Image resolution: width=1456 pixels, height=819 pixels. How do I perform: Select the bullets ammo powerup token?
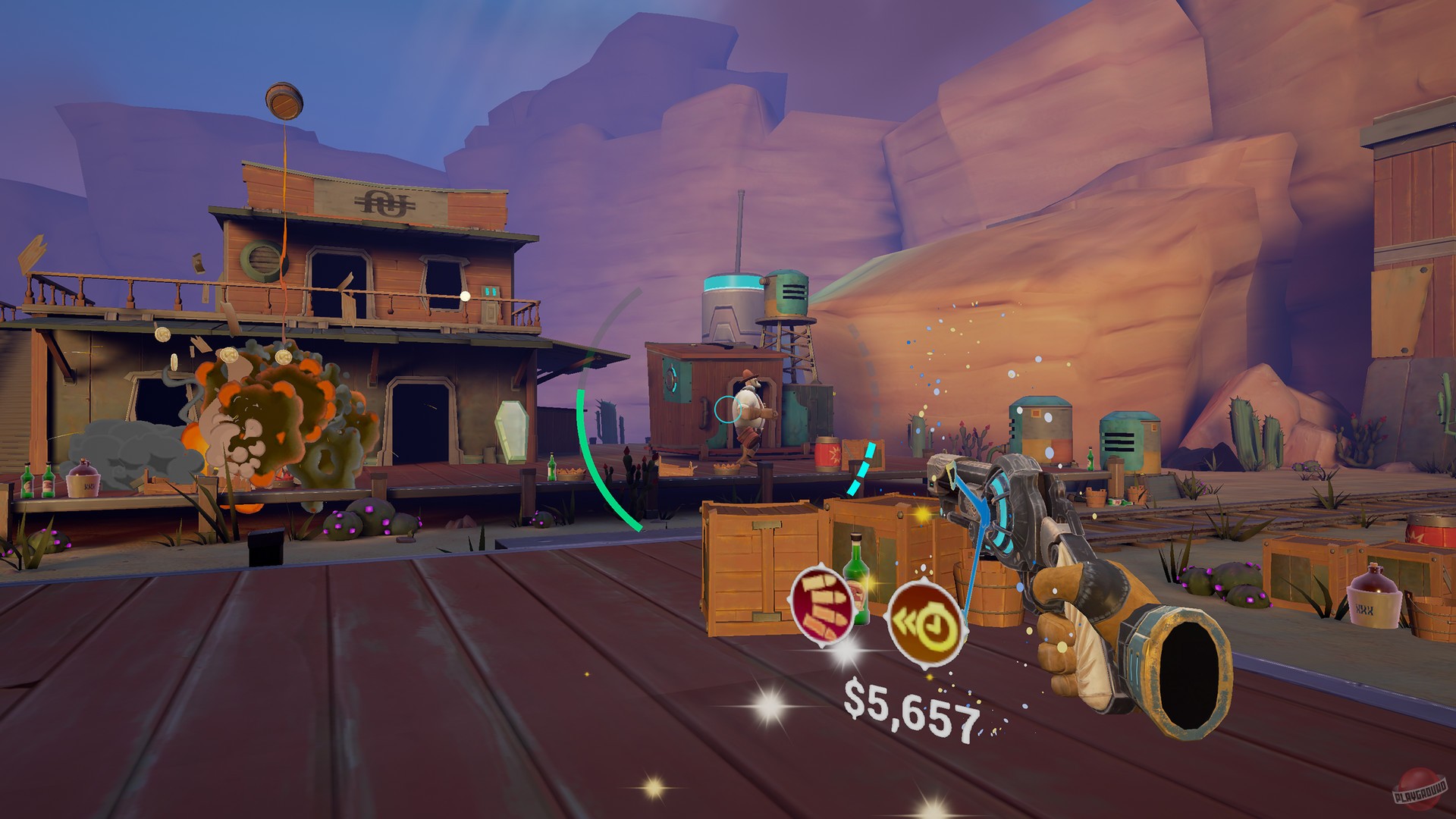[821, 607]
